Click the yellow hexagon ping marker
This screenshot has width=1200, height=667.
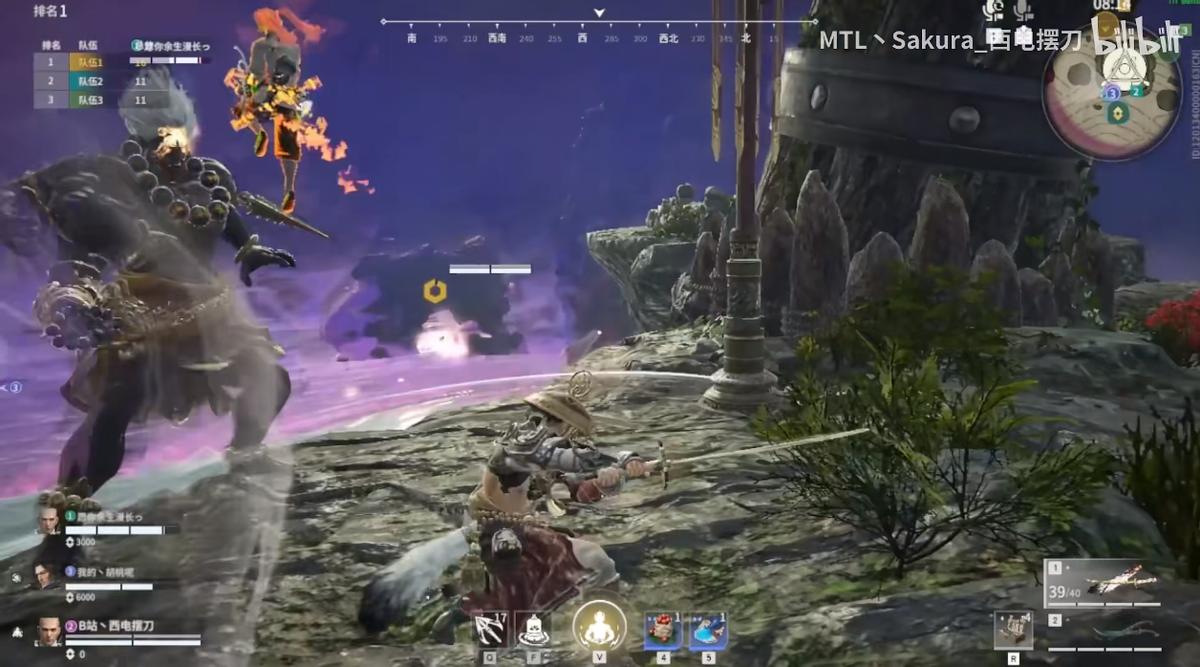pos(434,291)
